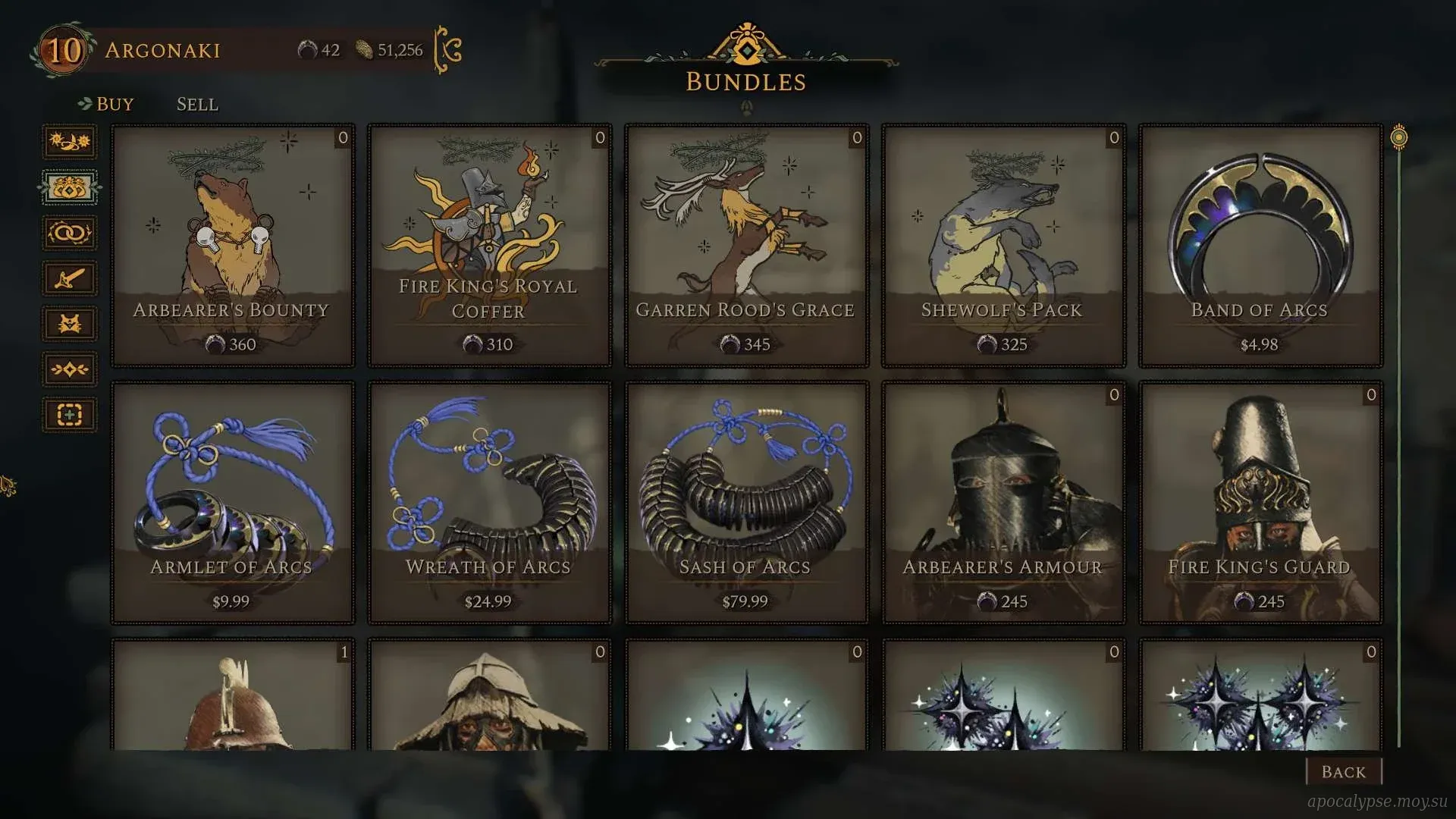Click the Back button
The height and width of the screenshot is (819, 1456).
1343,771
